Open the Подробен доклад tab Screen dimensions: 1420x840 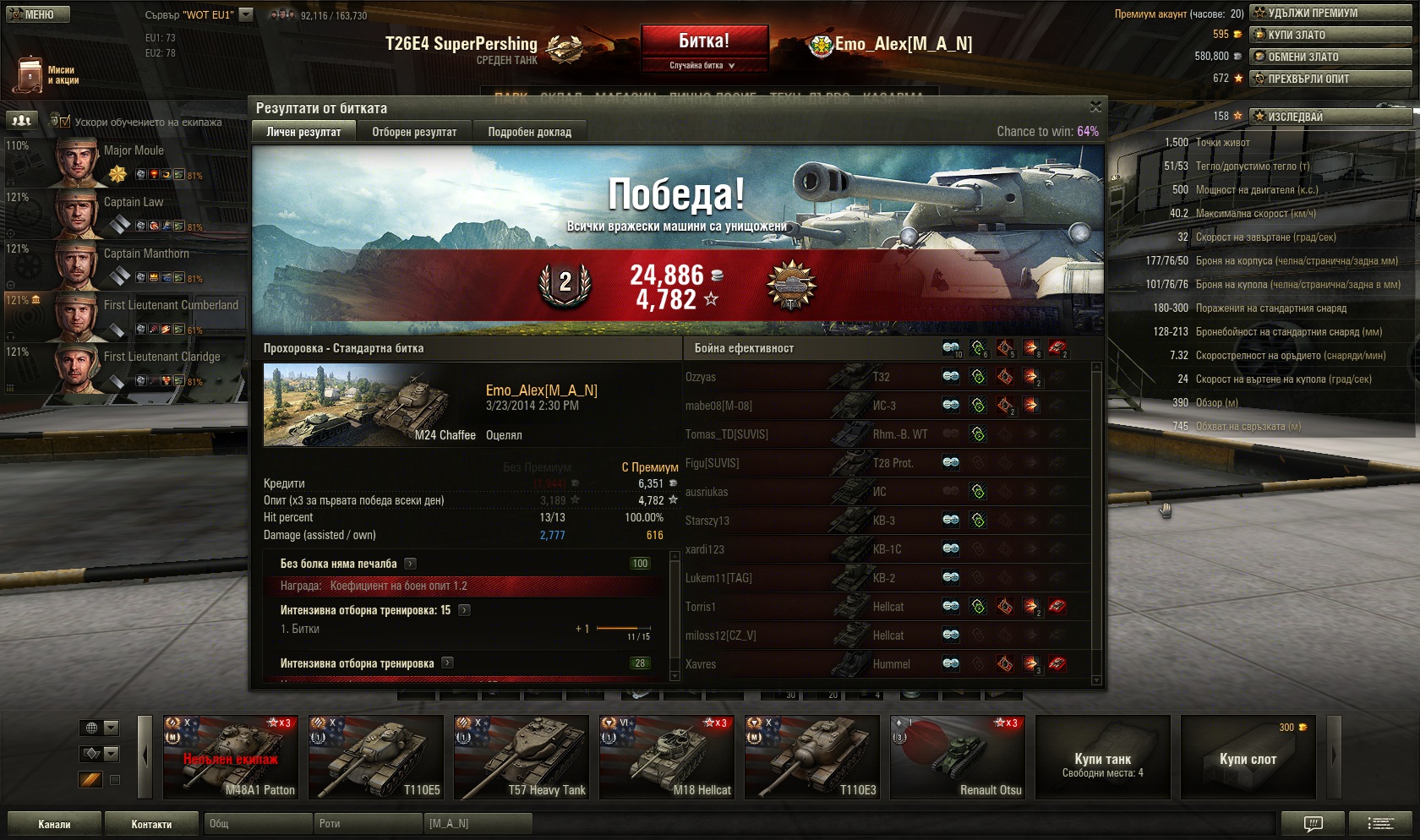point(529,132)
